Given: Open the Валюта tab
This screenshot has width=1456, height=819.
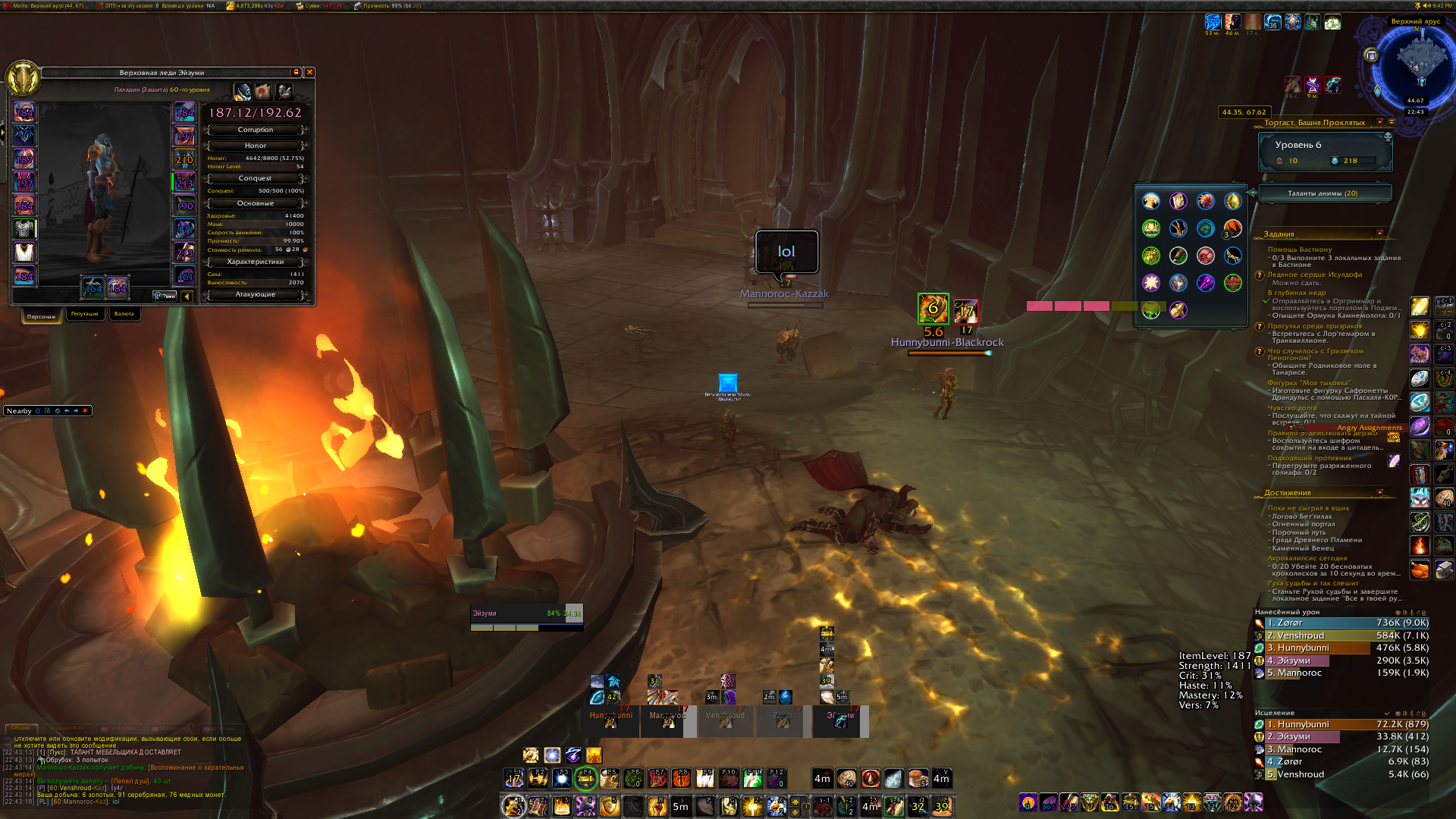Looking at the screenshot, I should click(x=124, y=314).
